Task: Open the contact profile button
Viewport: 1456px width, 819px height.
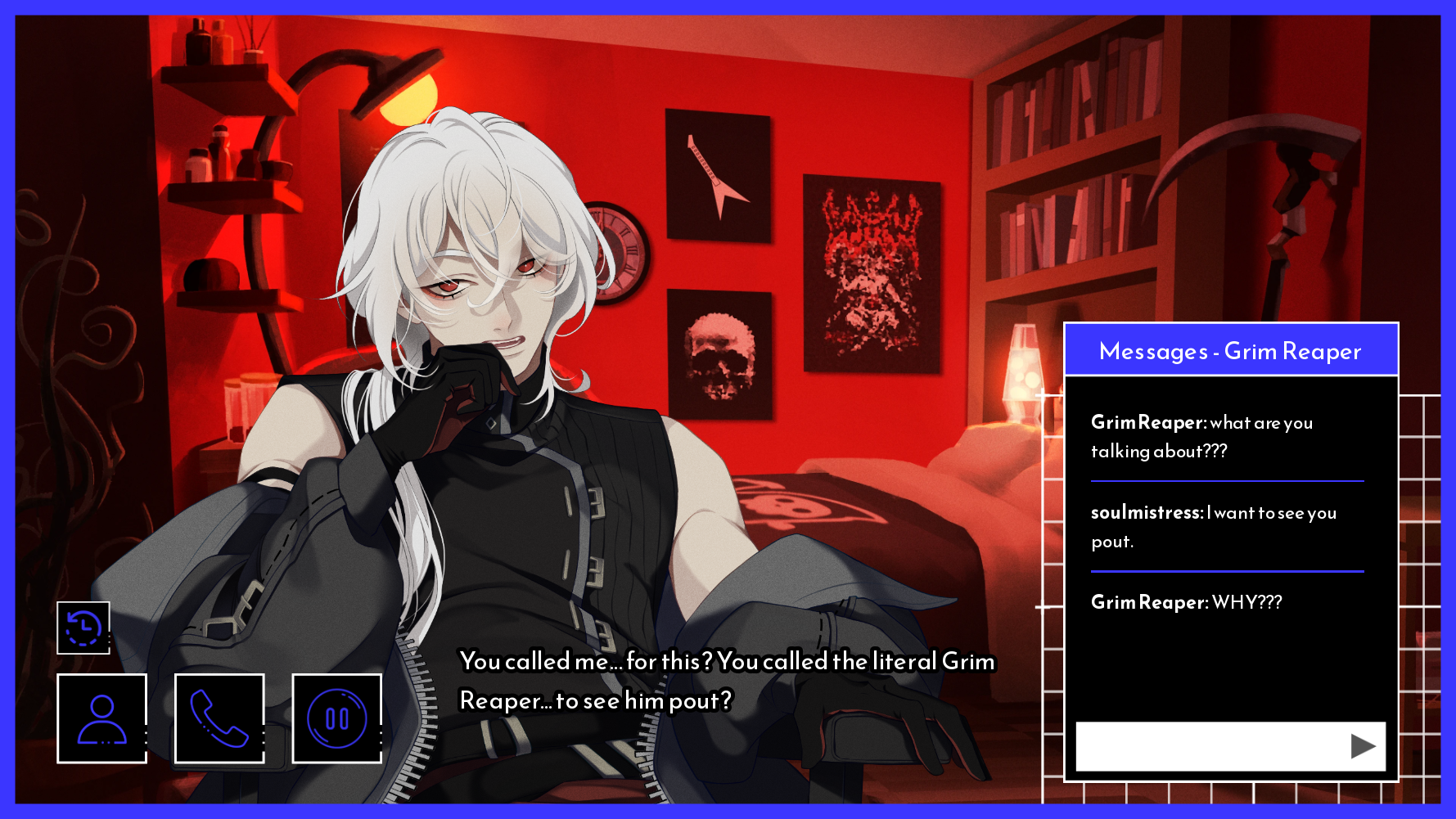Action: coord(102,718)
